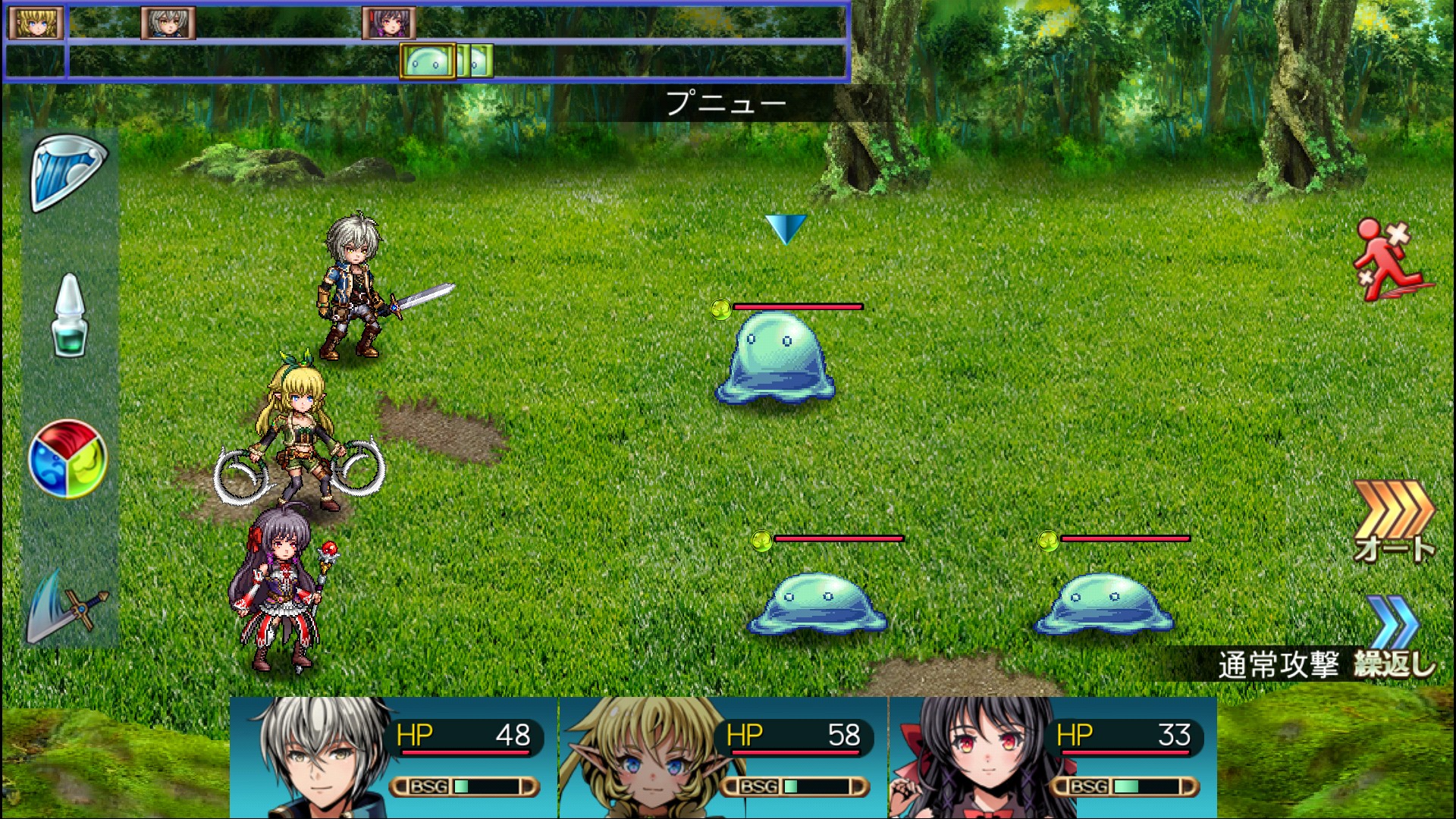
Task: Tap the red running figure escape button
Action: pos(1392,261)
